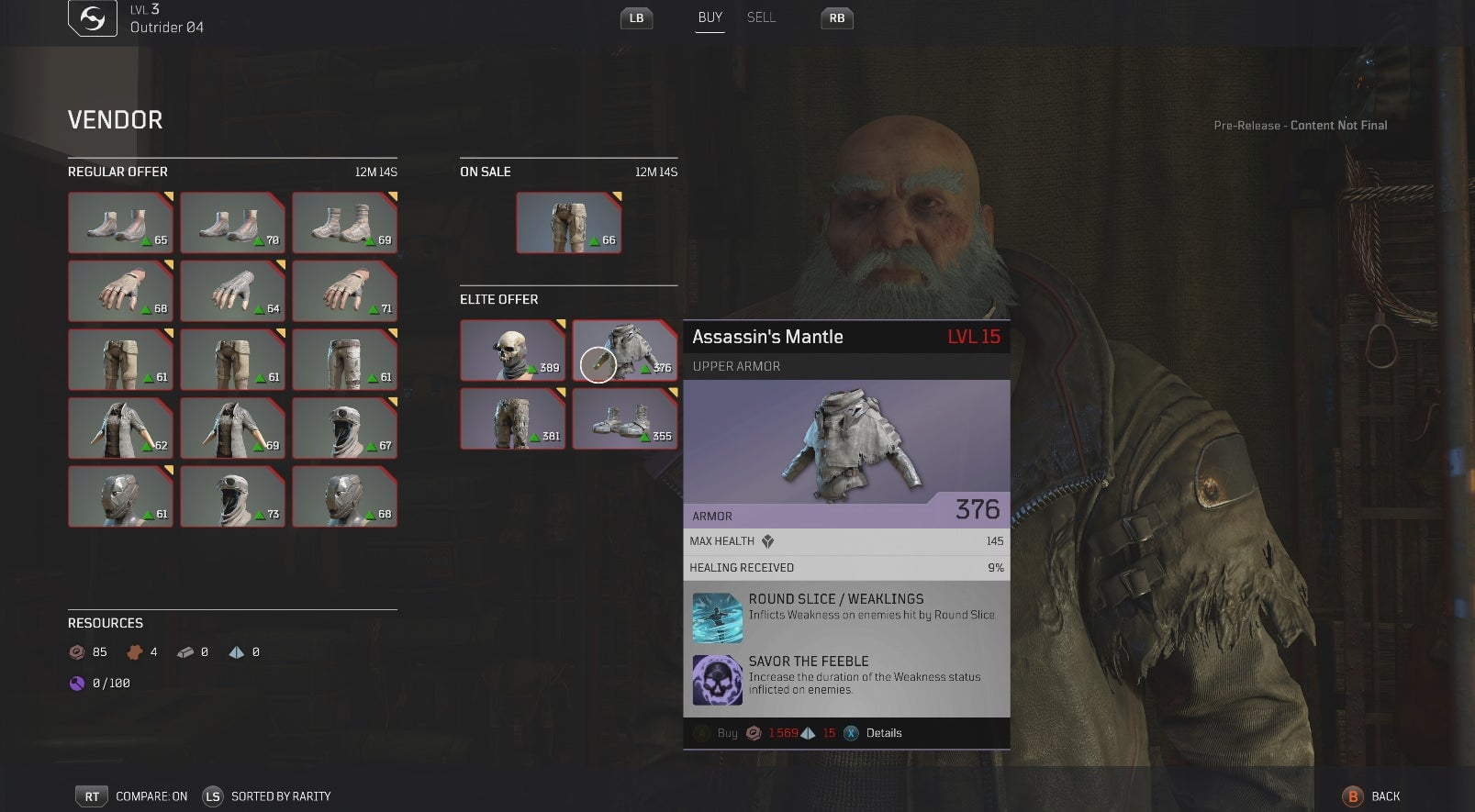
Task: Select the Buy tab
Action: (709, 17)
